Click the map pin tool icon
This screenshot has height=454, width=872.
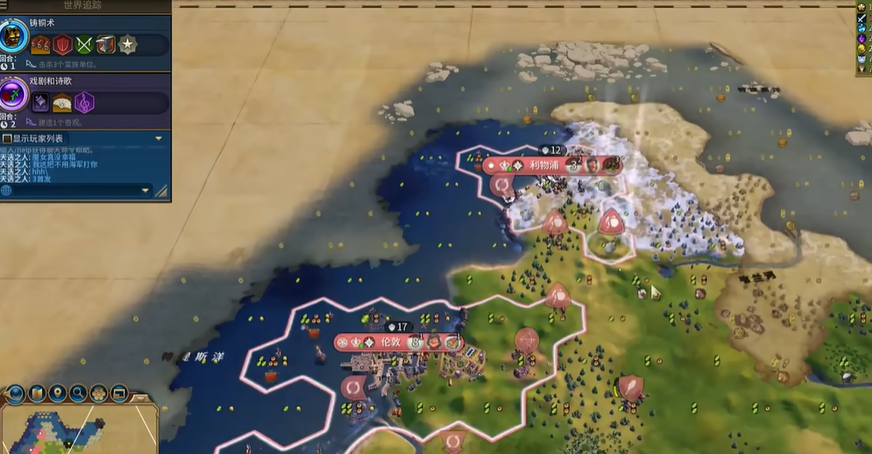[x=58, y=393]
